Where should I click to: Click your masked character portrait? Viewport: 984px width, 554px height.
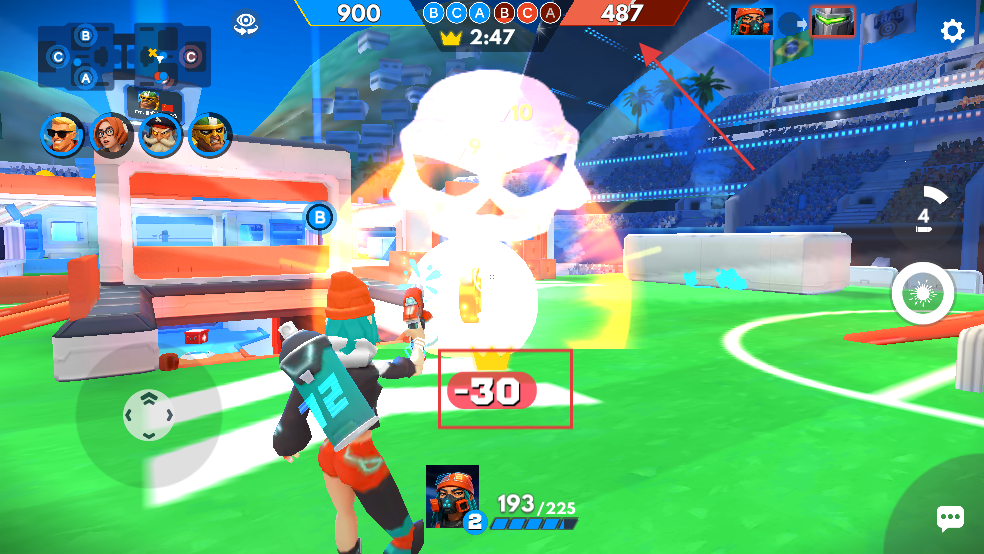(x=452, y=495)
